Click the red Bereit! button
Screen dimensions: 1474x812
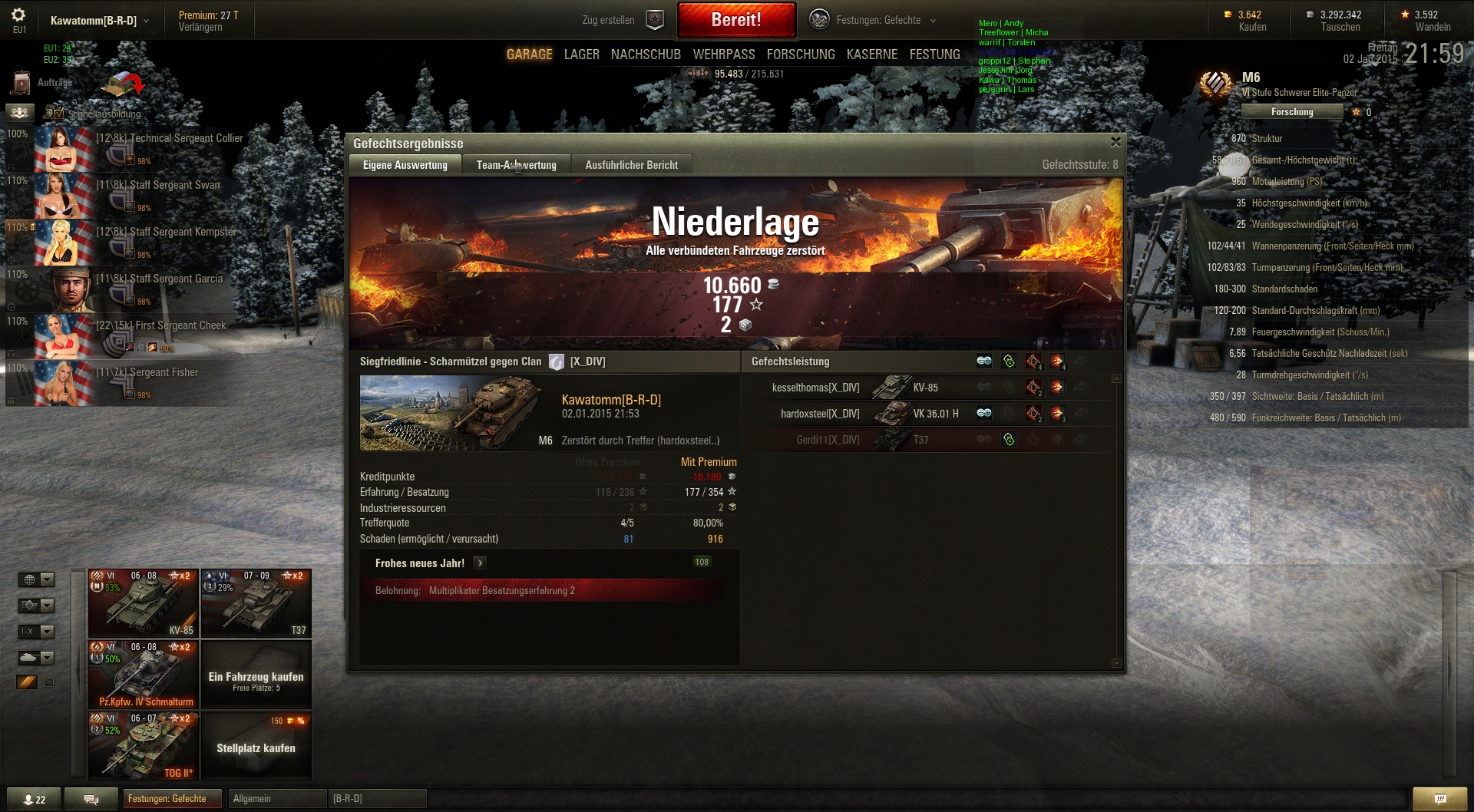click(x=736, y=20)
